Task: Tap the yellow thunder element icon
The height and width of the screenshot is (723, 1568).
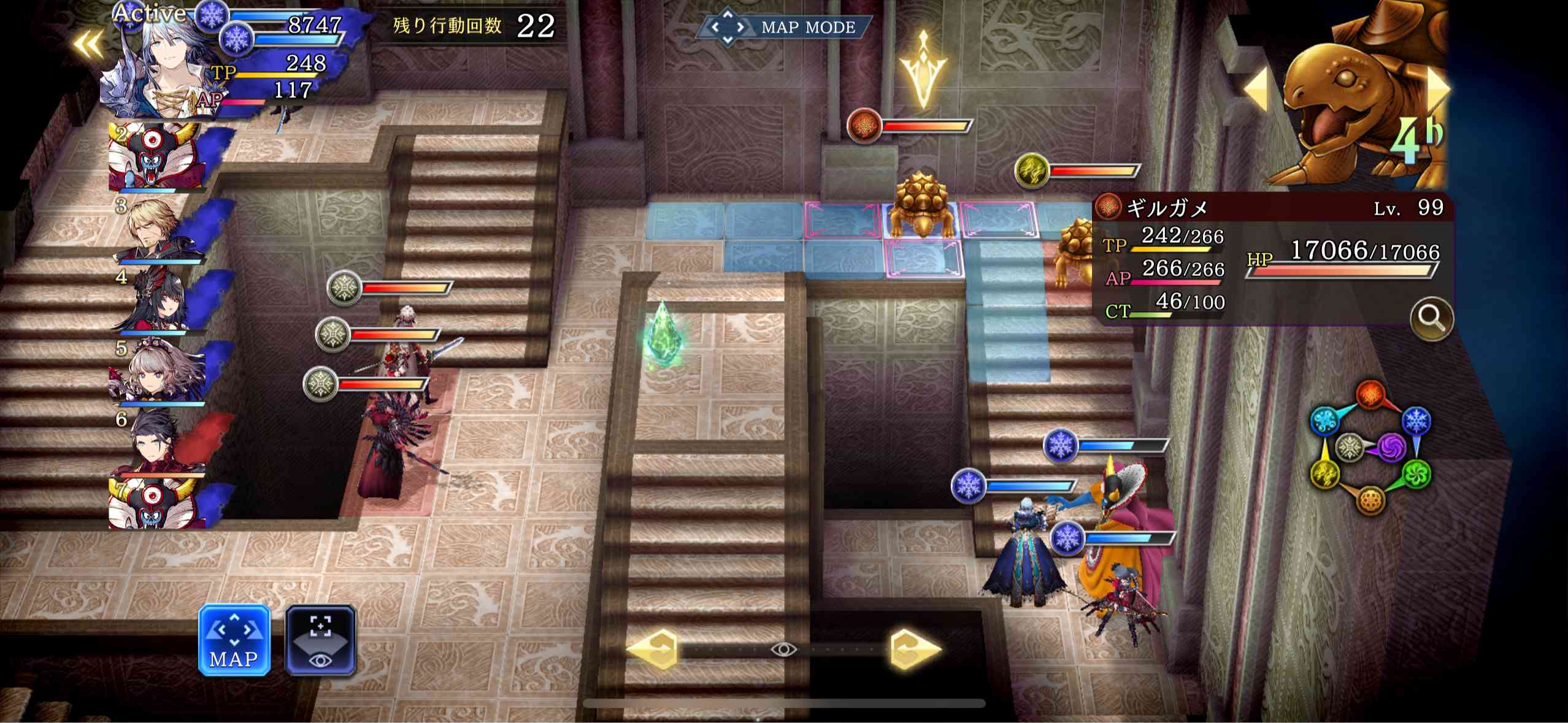Action: pyautogui.click(x=1324, y=474)
